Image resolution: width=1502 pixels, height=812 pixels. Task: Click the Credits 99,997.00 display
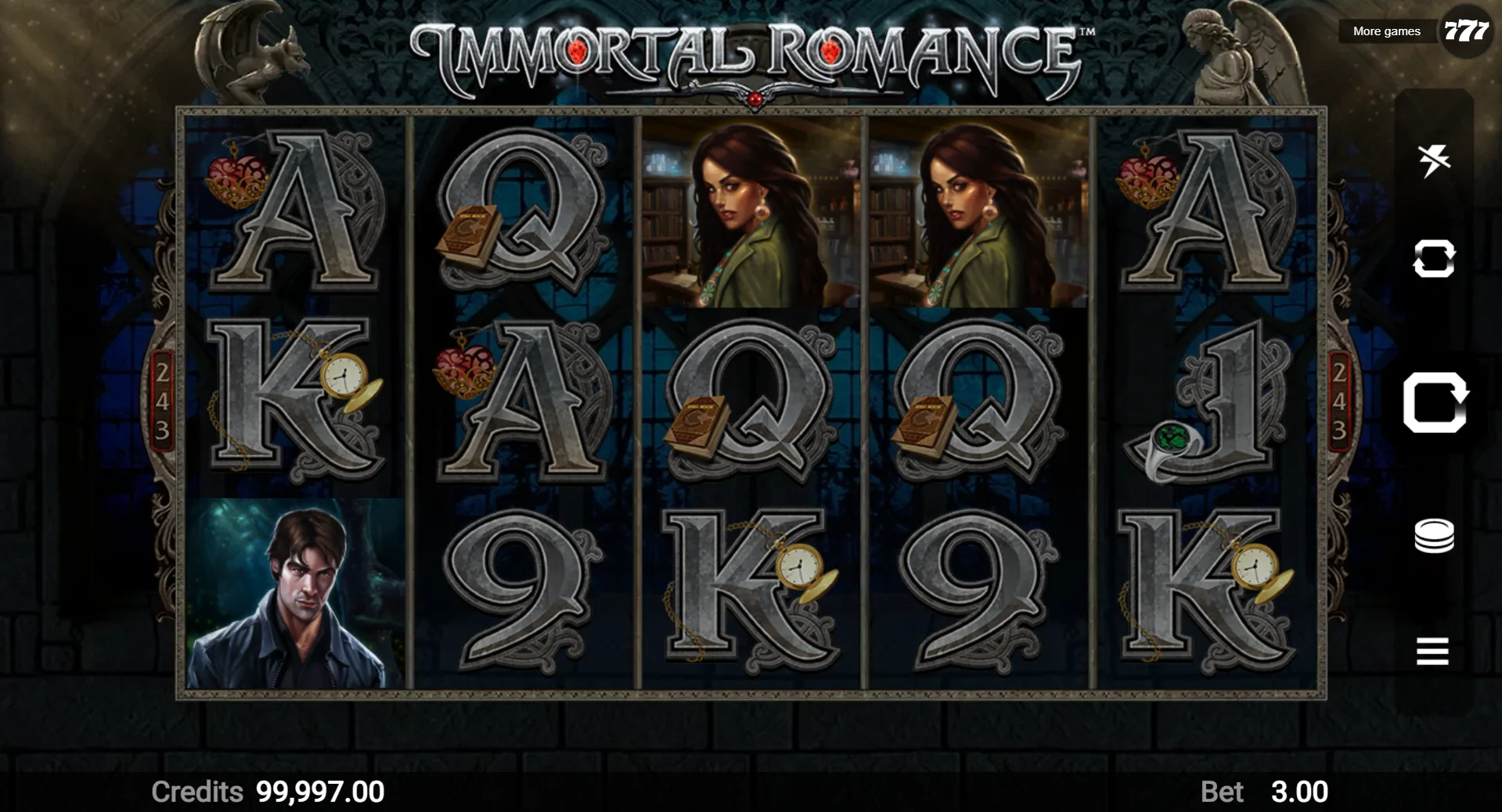point(266,792)
